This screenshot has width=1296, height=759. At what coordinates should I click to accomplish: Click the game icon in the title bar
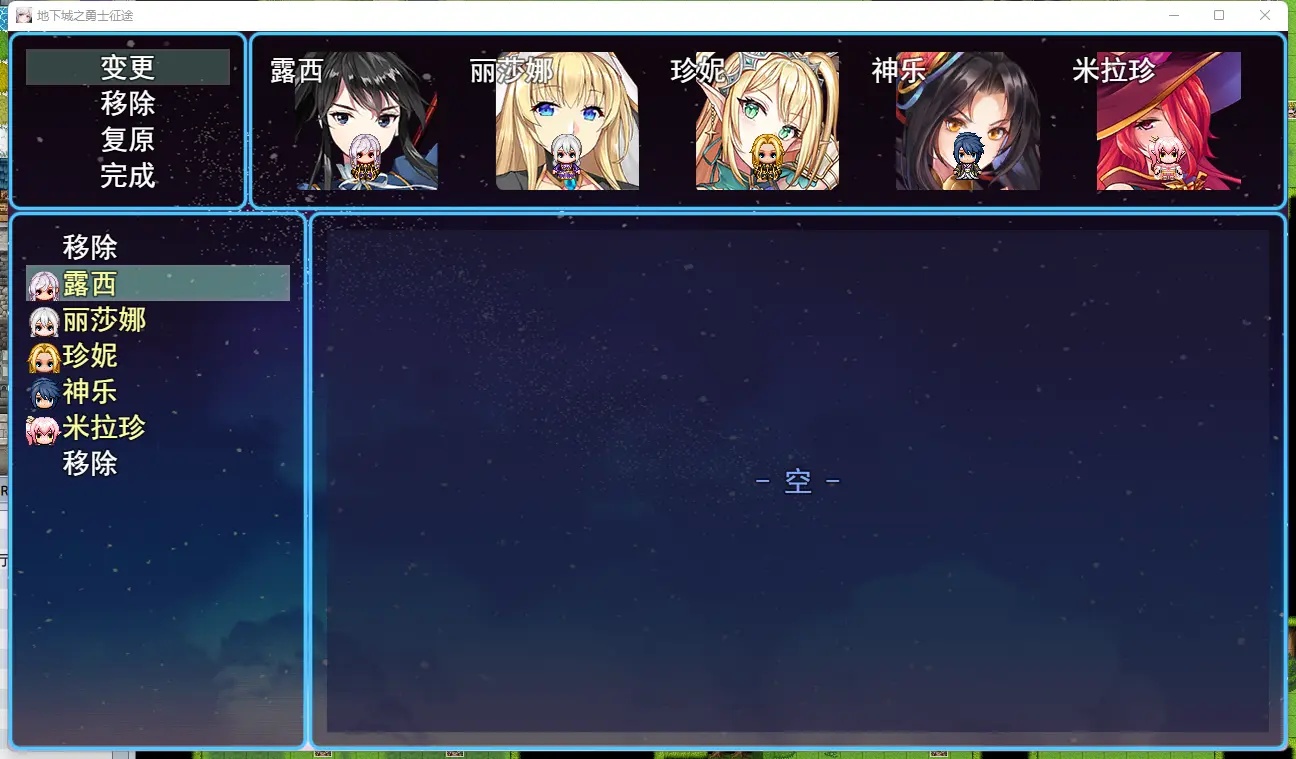click(x=22, y=15)
